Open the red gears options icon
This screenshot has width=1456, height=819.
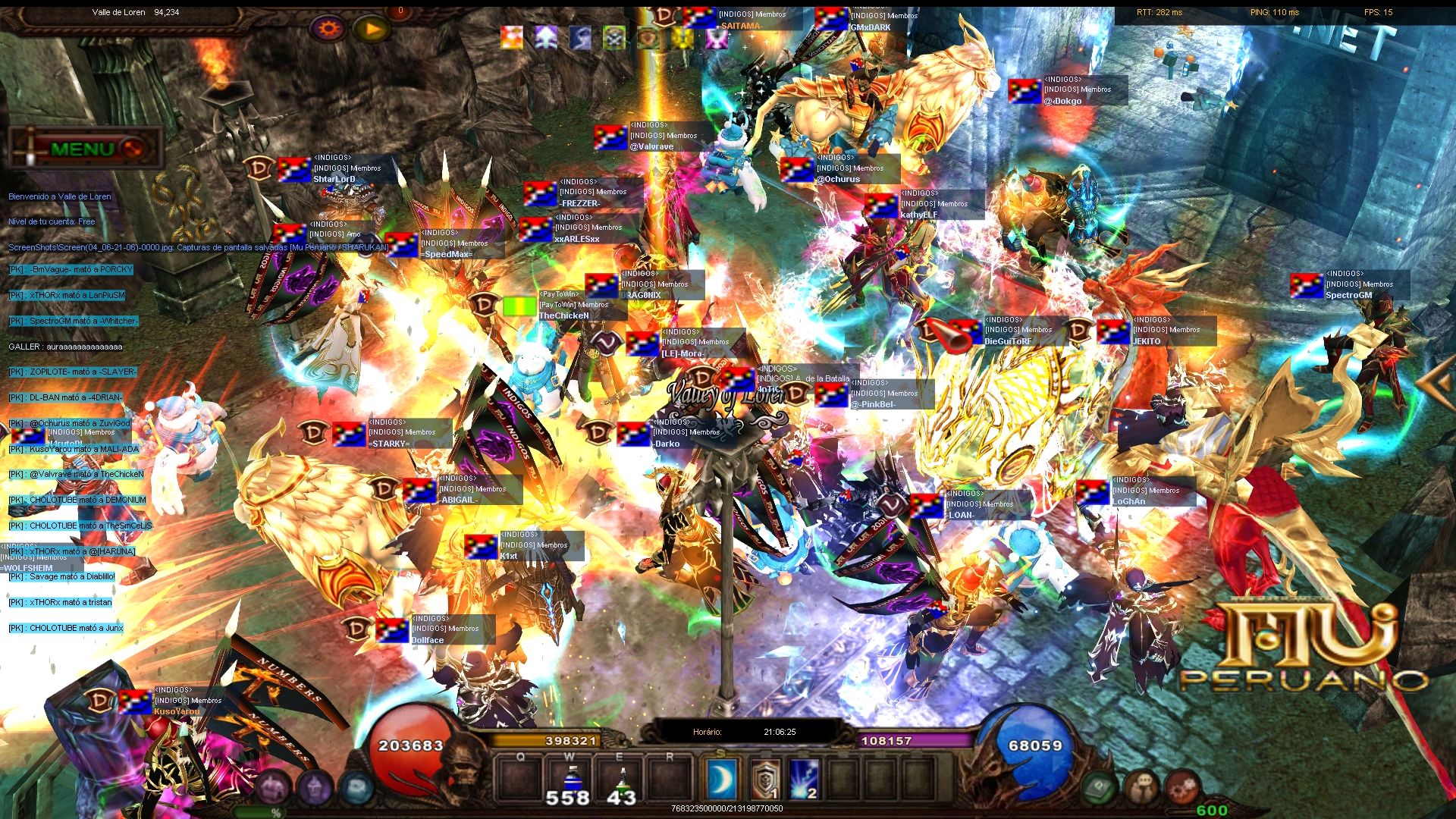coord(1181,789)
